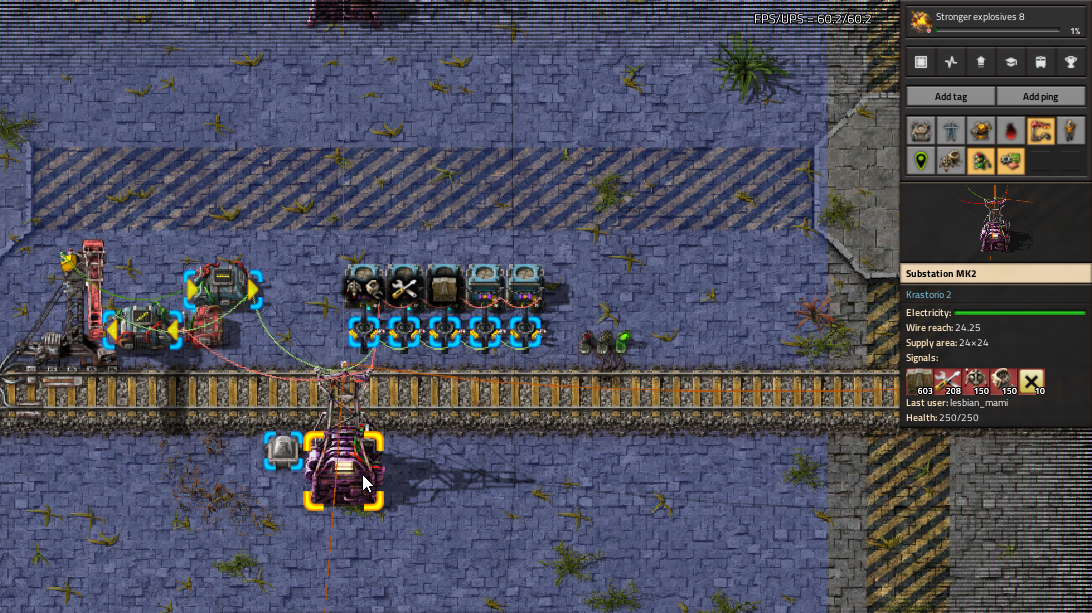The height and width of the screenshot is (613, 1092).
Task: Toggle the electric pole network filter
Action: pos(951,131)
